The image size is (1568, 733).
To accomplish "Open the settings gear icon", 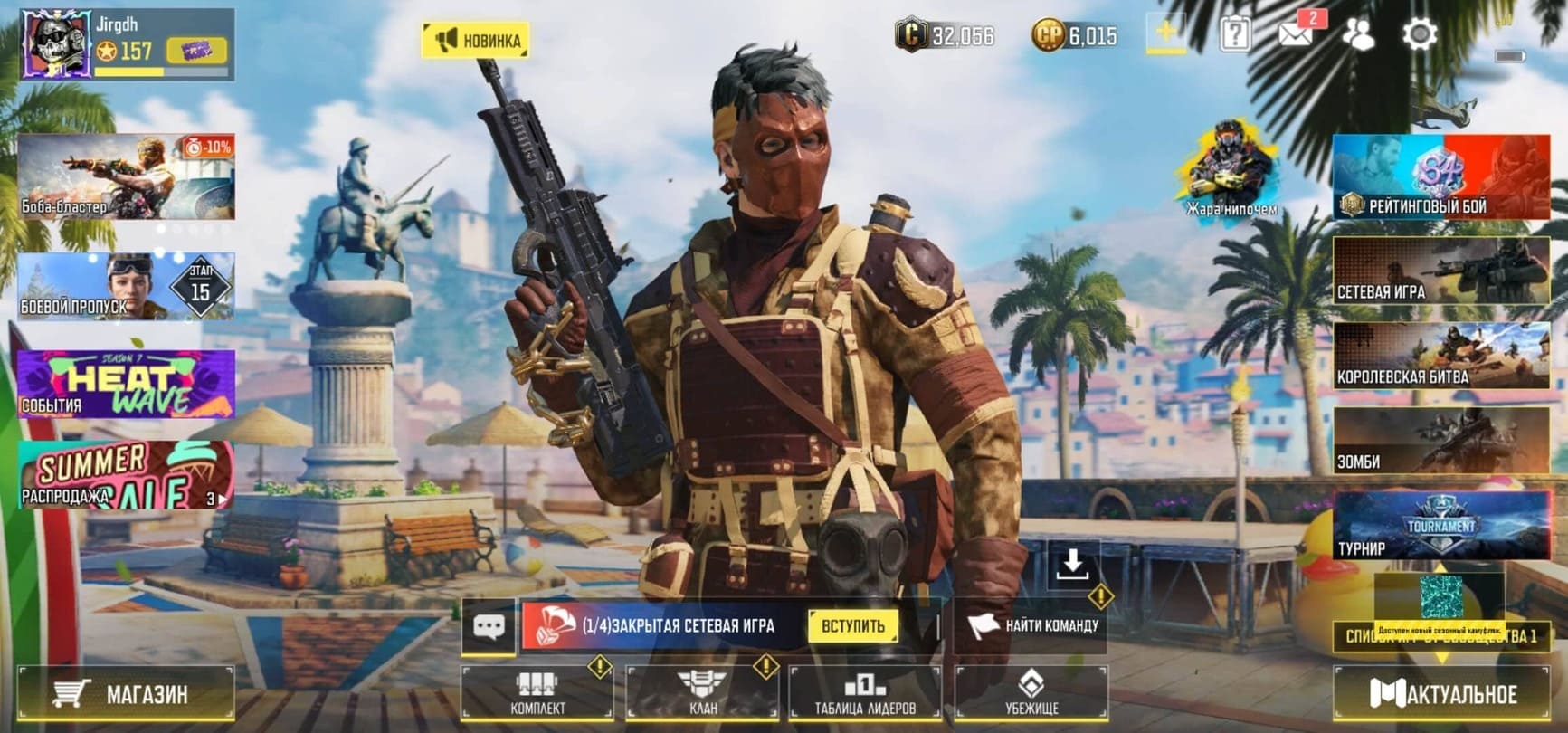I will point(1420,35).
